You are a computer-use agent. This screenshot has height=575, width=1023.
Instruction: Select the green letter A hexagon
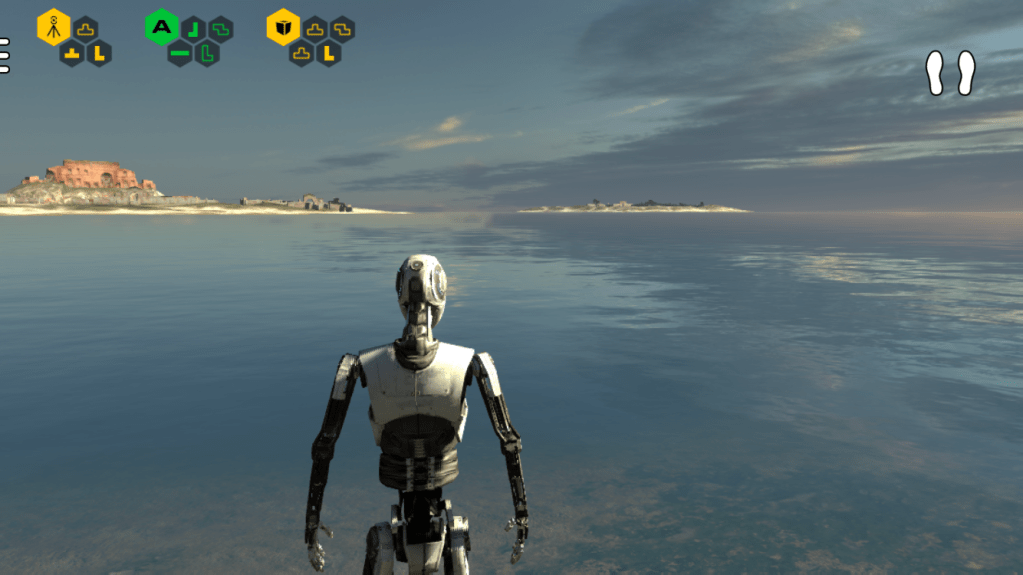pos(161,27)
